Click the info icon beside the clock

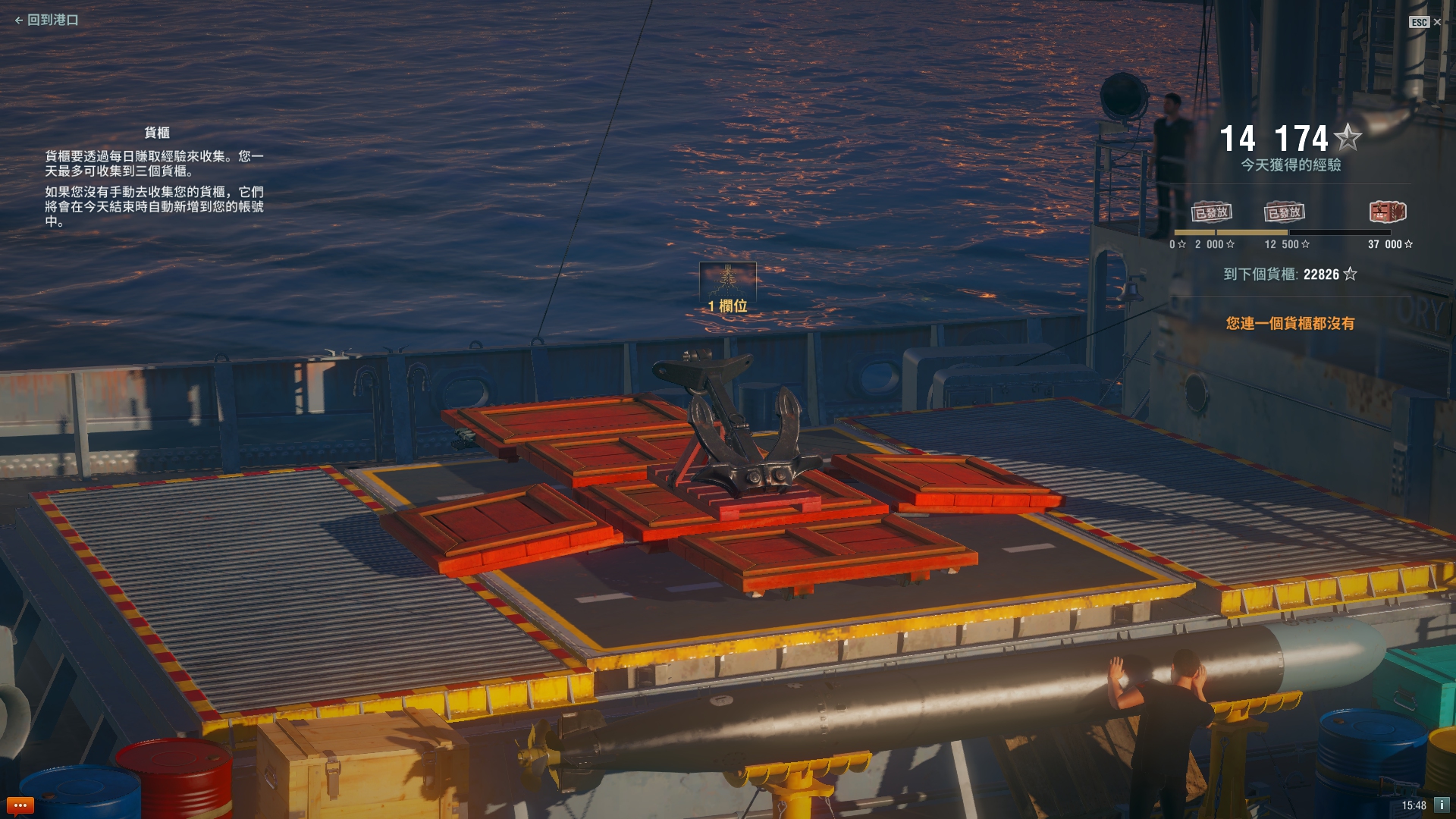coord(1442,805)
